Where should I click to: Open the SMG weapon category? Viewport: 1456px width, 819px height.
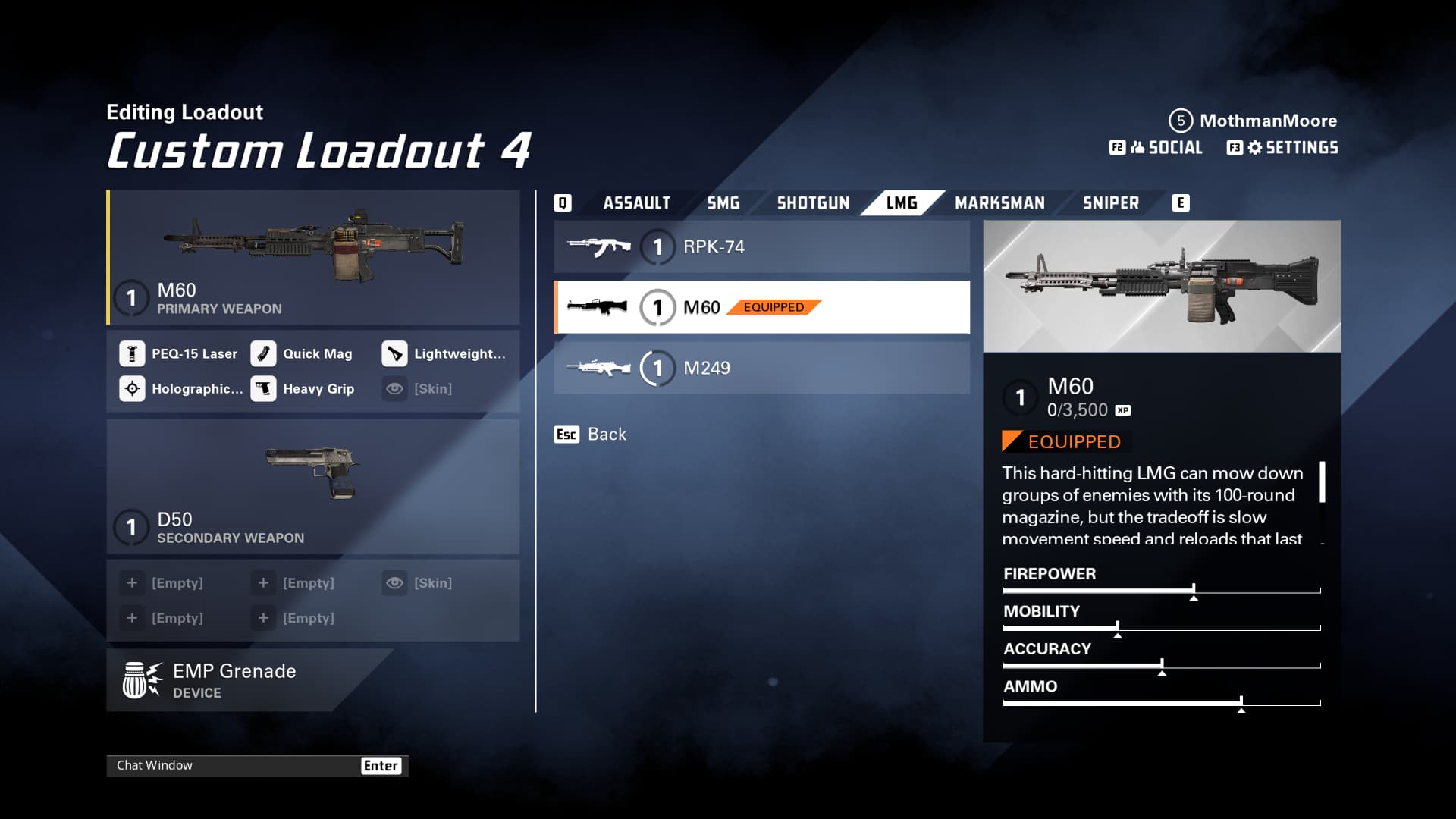[723, 203]
